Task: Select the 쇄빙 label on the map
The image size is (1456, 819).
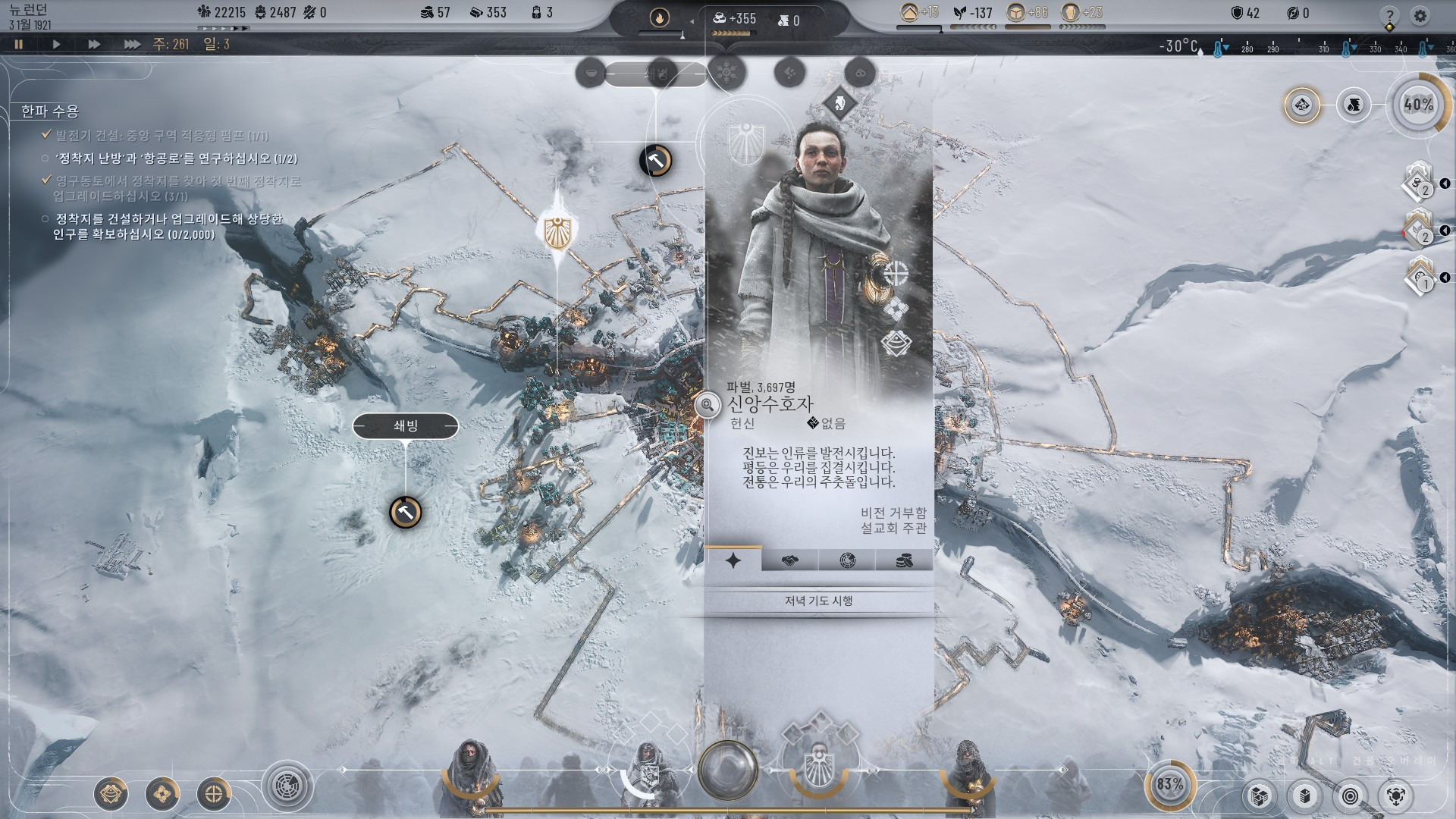Action: (406, 426)
